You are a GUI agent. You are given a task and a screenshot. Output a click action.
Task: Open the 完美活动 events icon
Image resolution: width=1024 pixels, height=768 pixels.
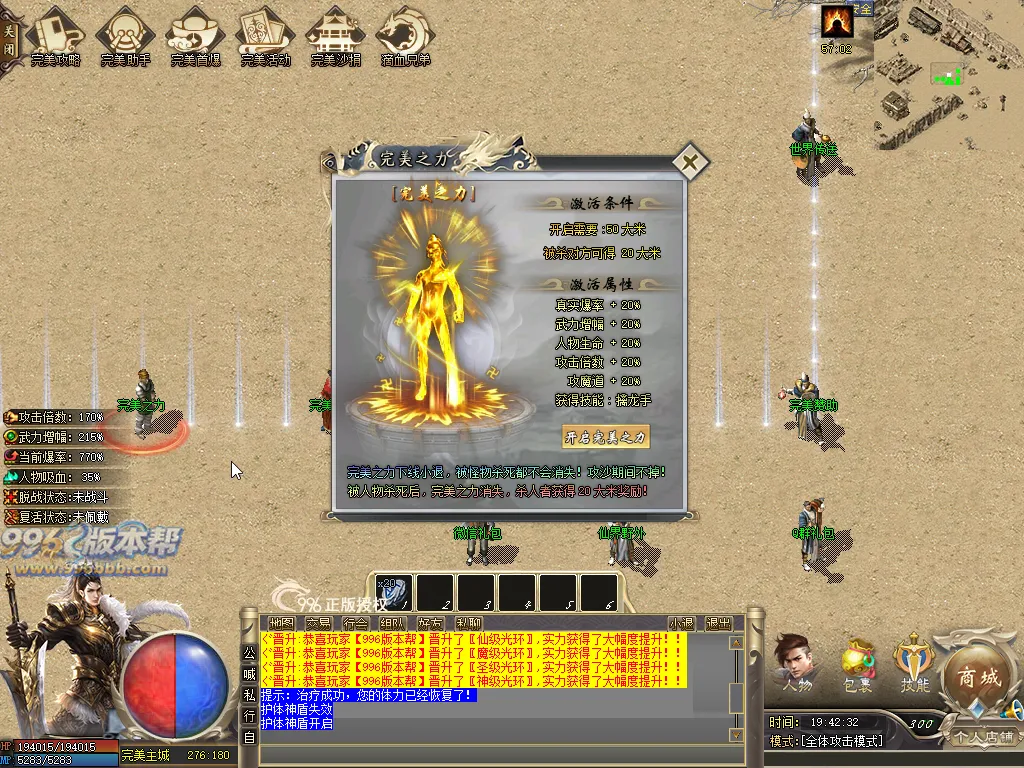(x=265, y=36)
